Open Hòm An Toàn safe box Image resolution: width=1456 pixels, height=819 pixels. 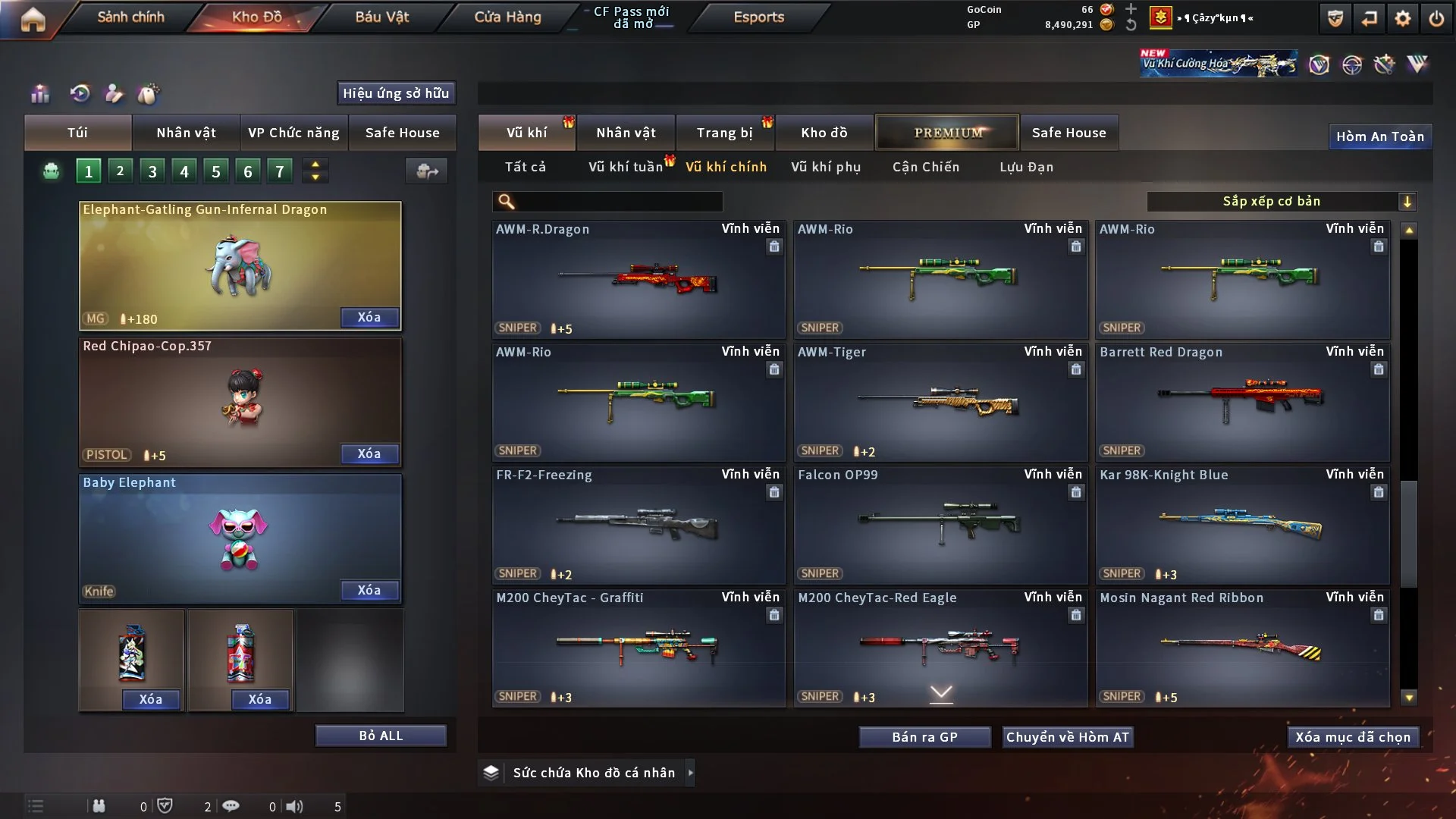1379,136
